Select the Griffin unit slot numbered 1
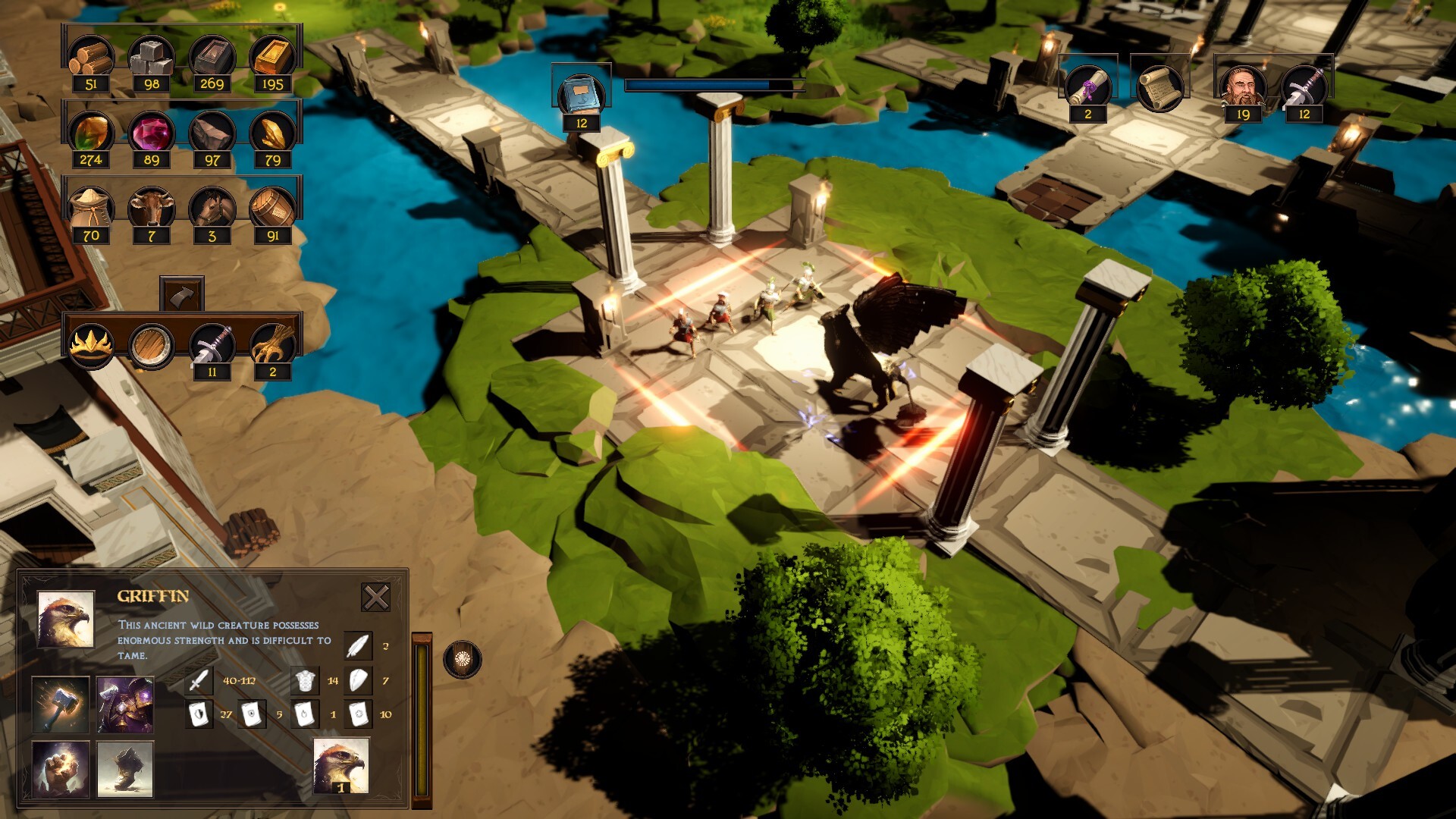Screen dimensions: 1456x819 (341, 766)
